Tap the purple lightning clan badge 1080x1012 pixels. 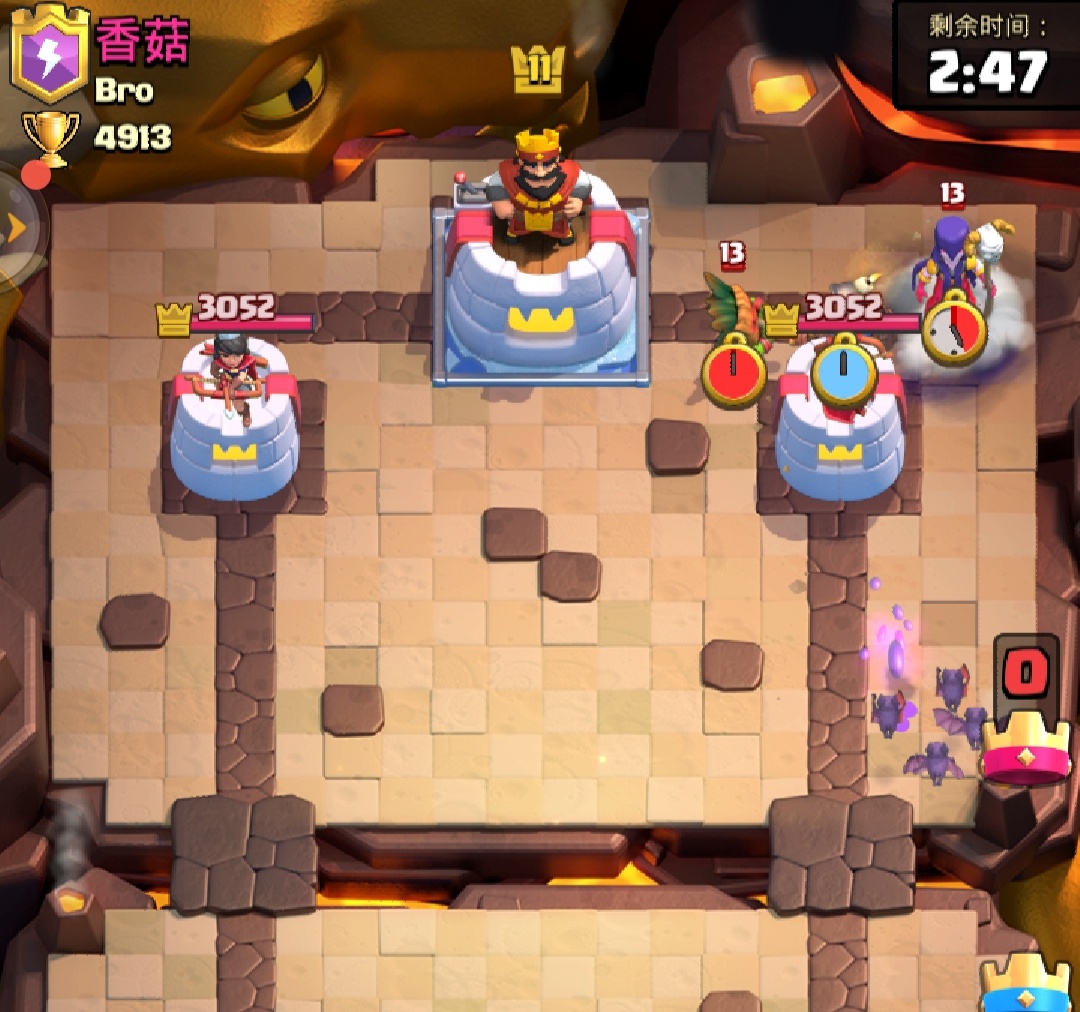50,57
